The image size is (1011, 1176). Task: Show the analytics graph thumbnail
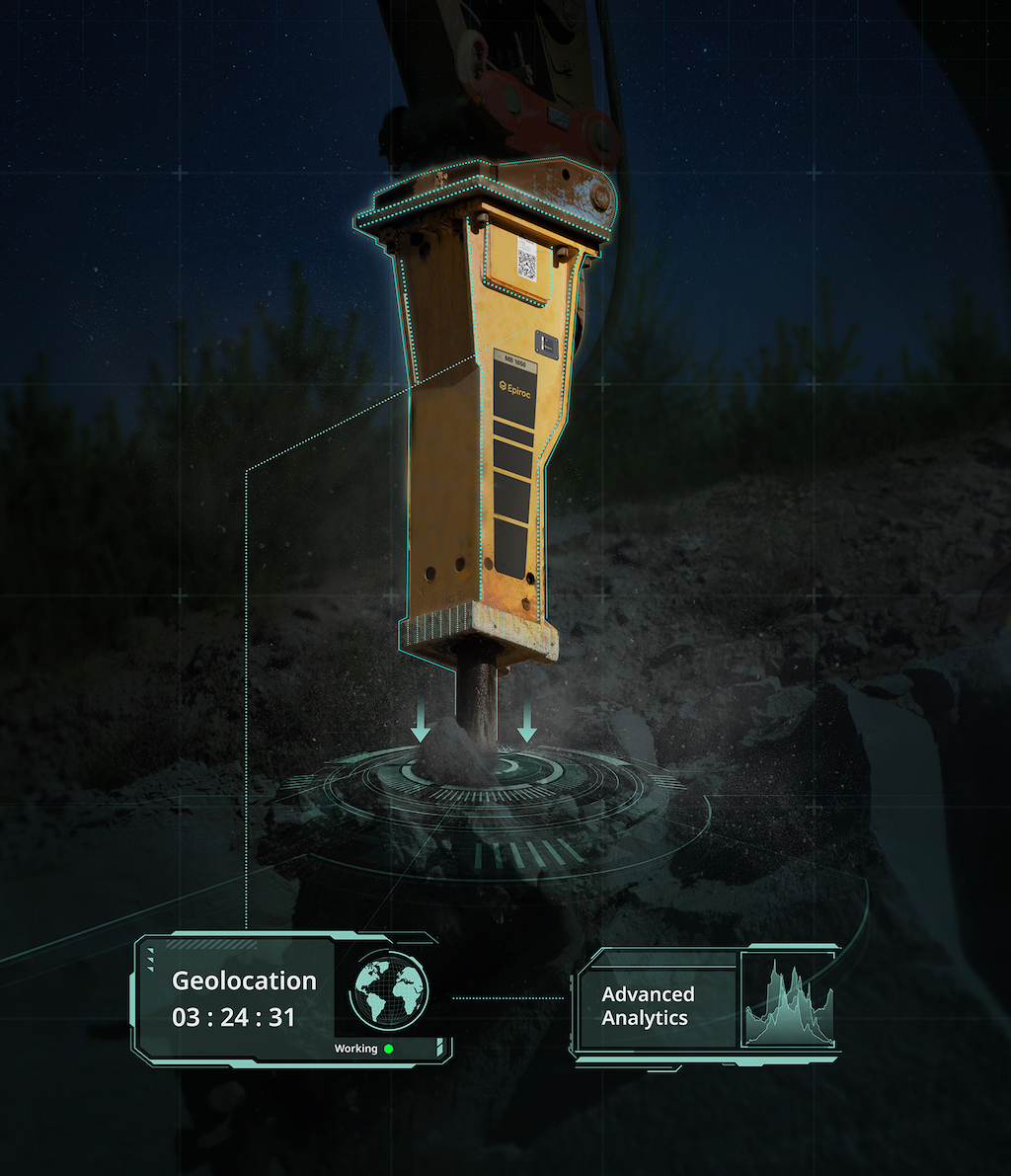[788, 1002]
